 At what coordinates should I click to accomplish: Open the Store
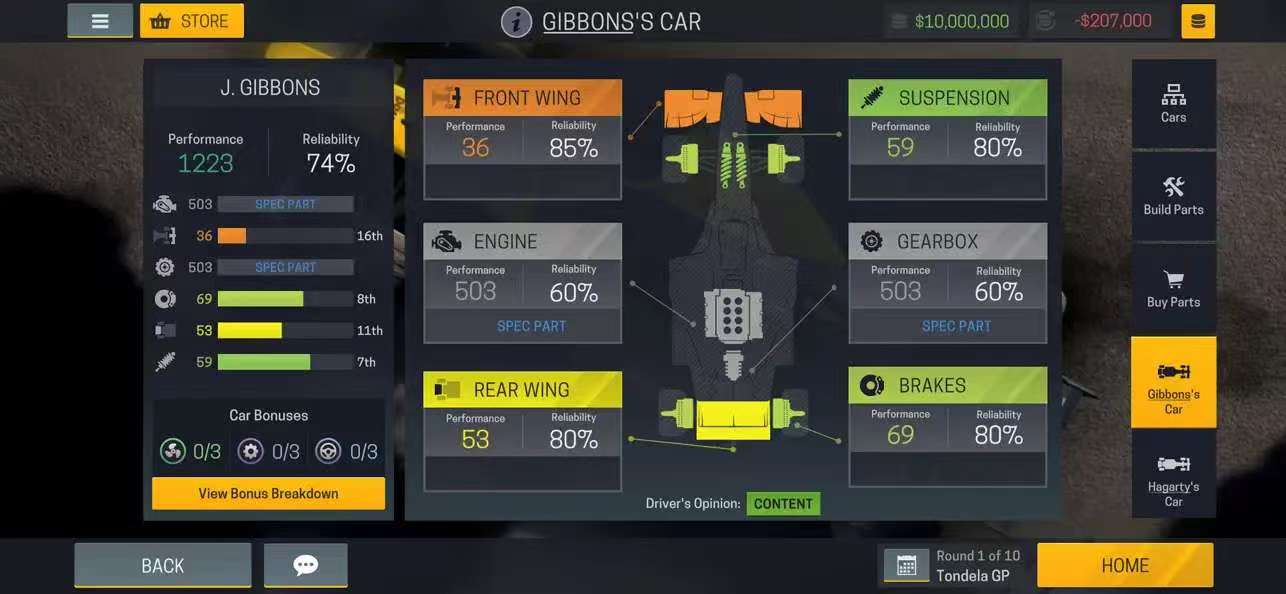click(x=192, y=21)
